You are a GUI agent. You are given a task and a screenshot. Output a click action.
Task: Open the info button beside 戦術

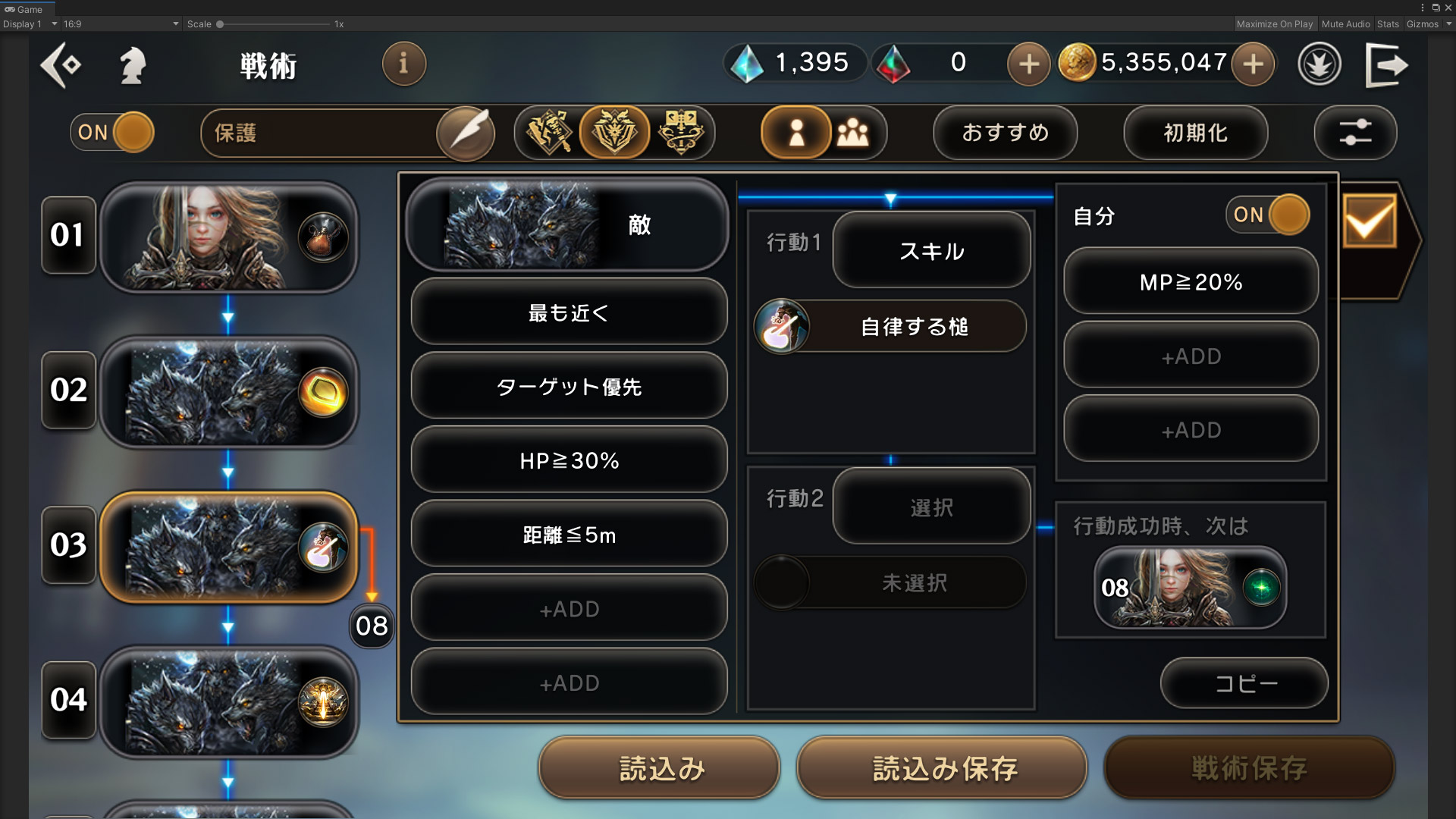click(403, 64)
